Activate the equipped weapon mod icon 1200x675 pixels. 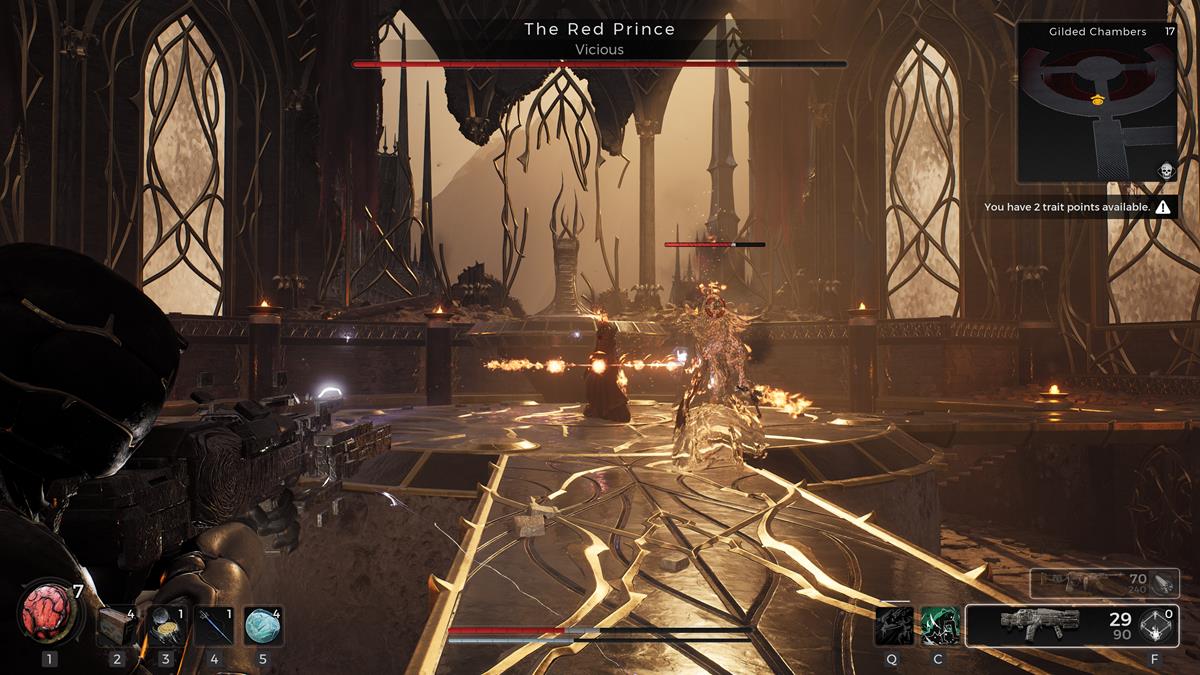click(x=1157, y=625)
